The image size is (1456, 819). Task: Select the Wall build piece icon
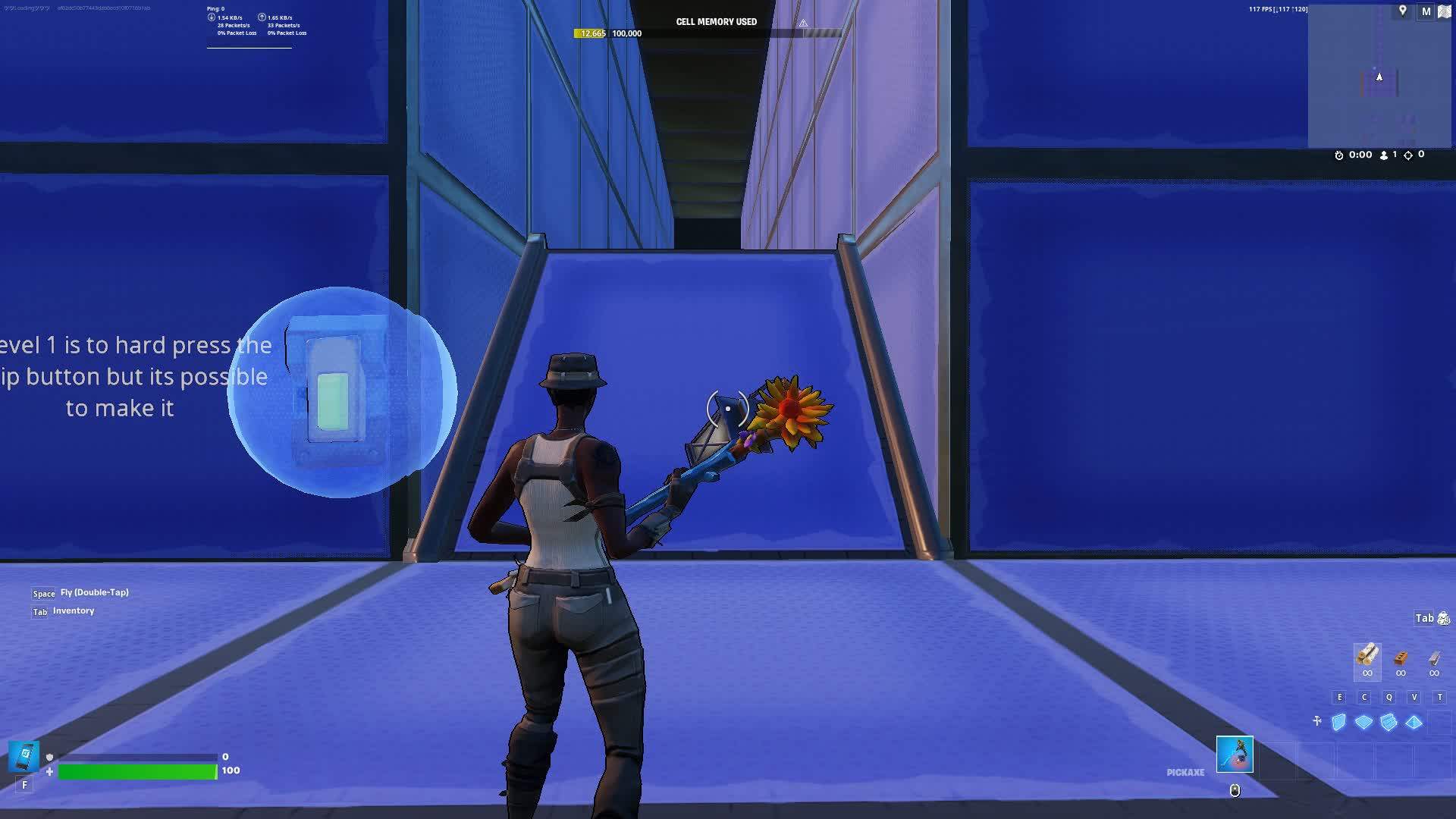click(1338, 723)
